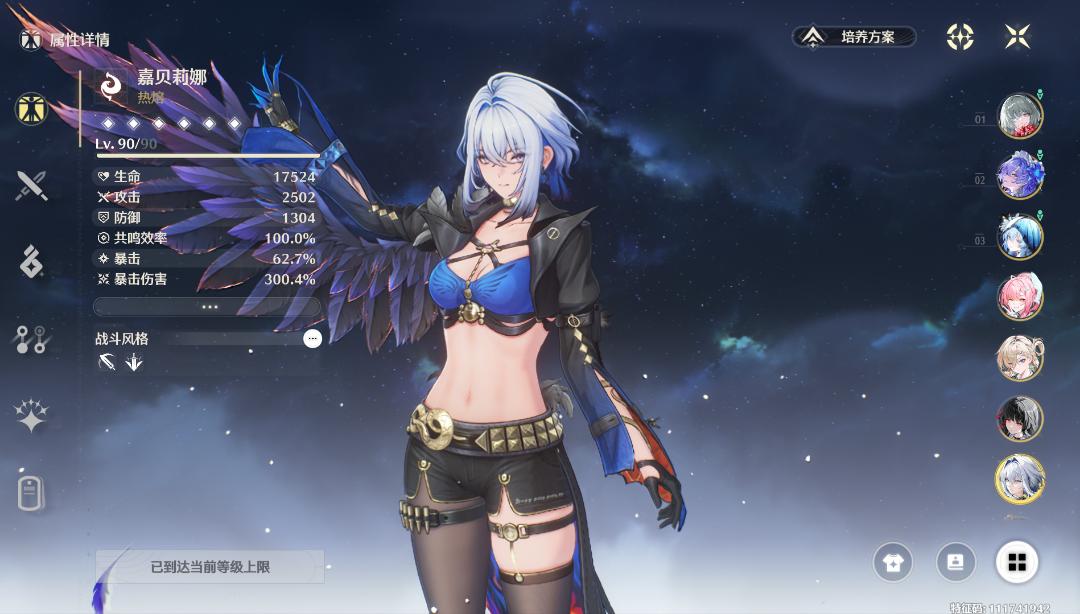Image resolution: width=1080 pixels, height=614 pixels.
Task: Switch to the crossed swords weapon tab
Action: point(31,185)
